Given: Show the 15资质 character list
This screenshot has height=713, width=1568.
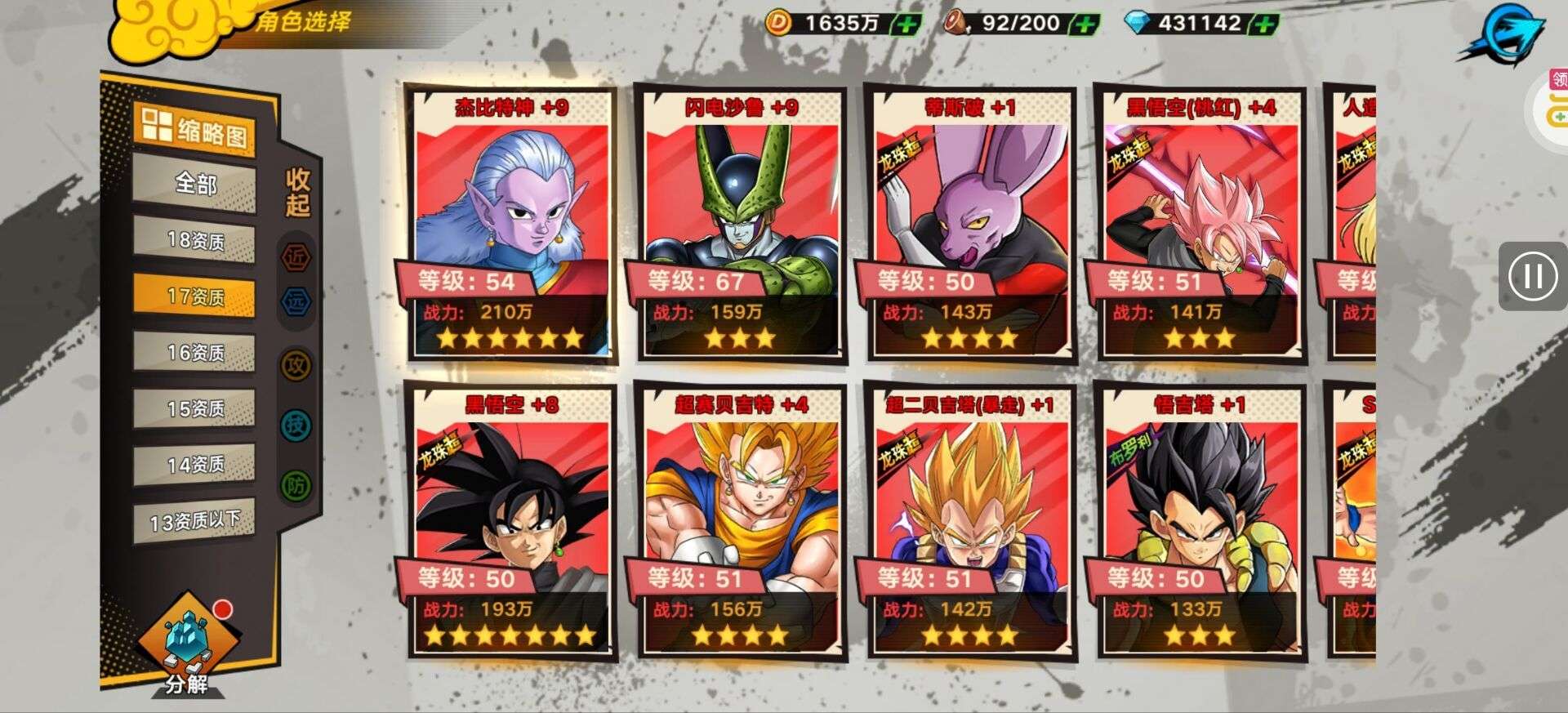Looking at the screenshot, I should pyautogui.click(x=195, y=408).
